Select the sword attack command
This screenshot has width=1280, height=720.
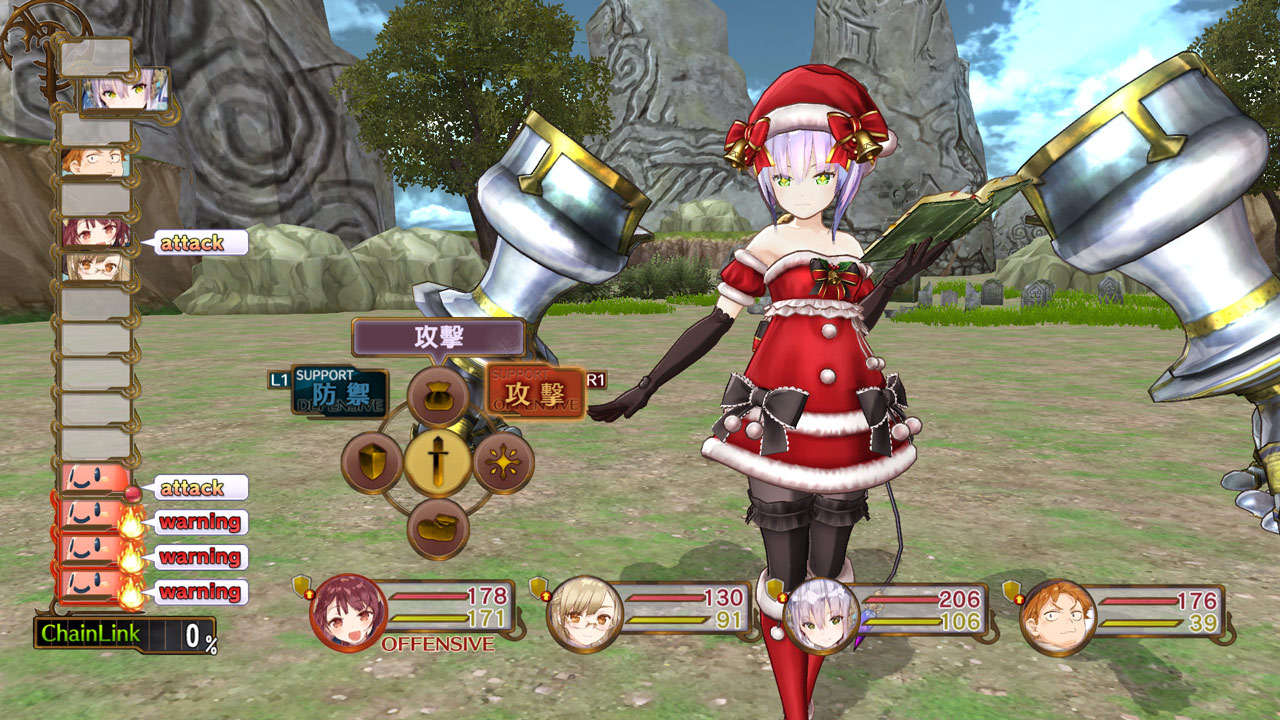pos(437,463)
